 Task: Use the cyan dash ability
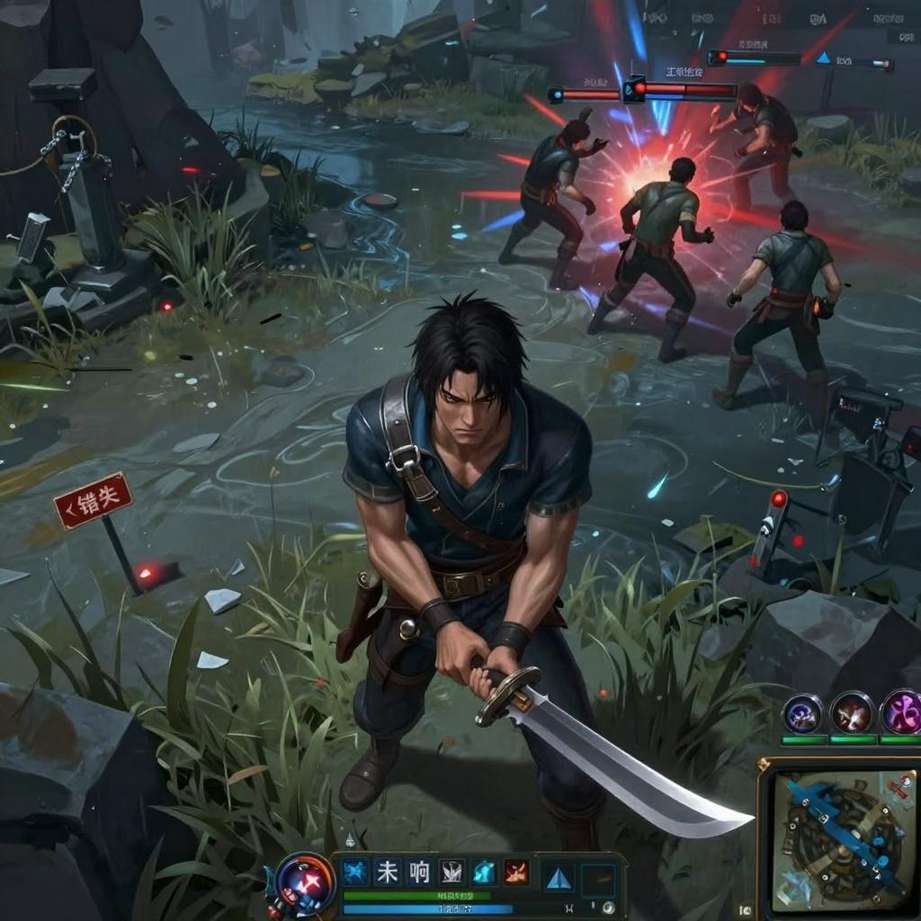pyautogui.click(x=484, y=871)
